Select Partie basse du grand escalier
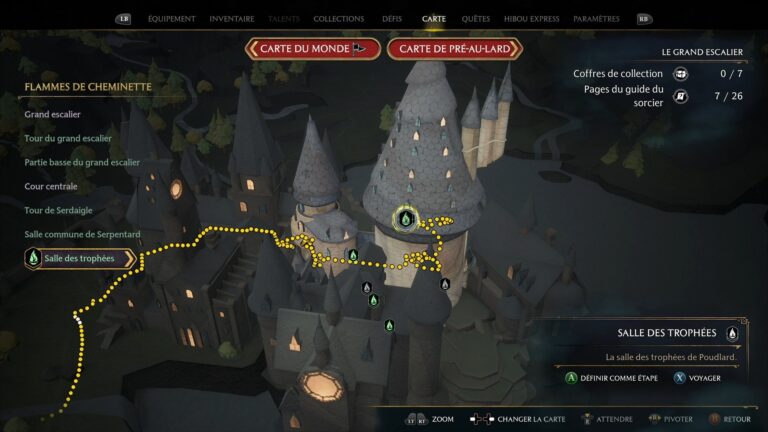 pyautogui.click(x=82, y=162)
